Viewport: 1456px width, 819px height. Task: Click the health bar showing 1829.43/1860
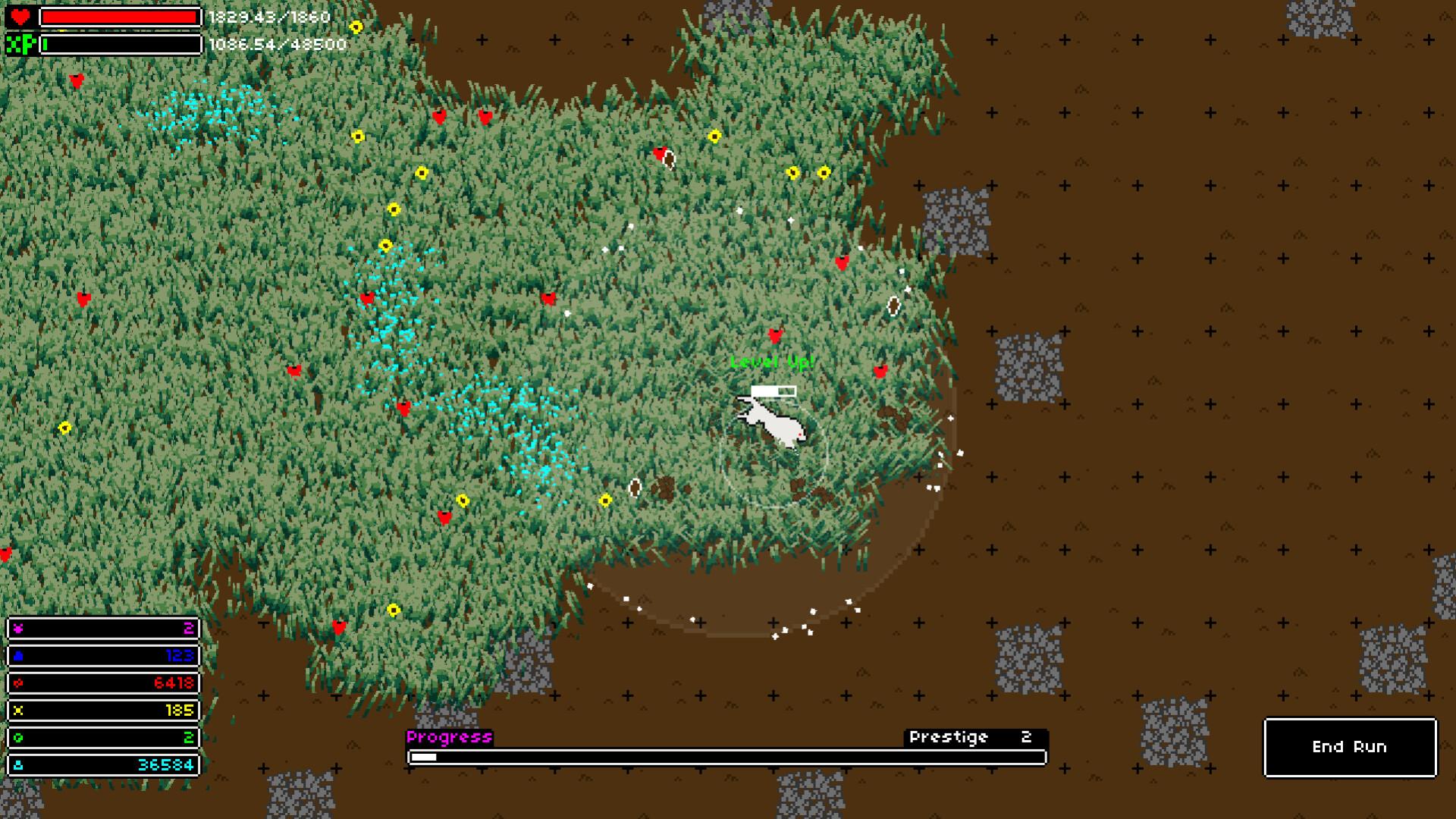[x=118, y=15]
